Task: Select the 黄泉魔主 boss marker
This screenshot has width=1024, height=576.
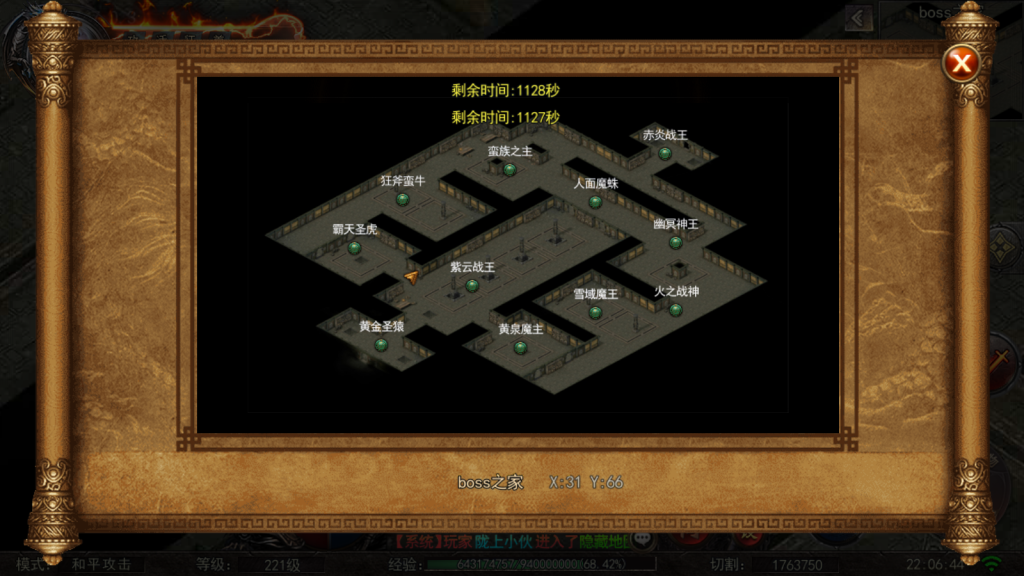Action: (x=520, y=347)
